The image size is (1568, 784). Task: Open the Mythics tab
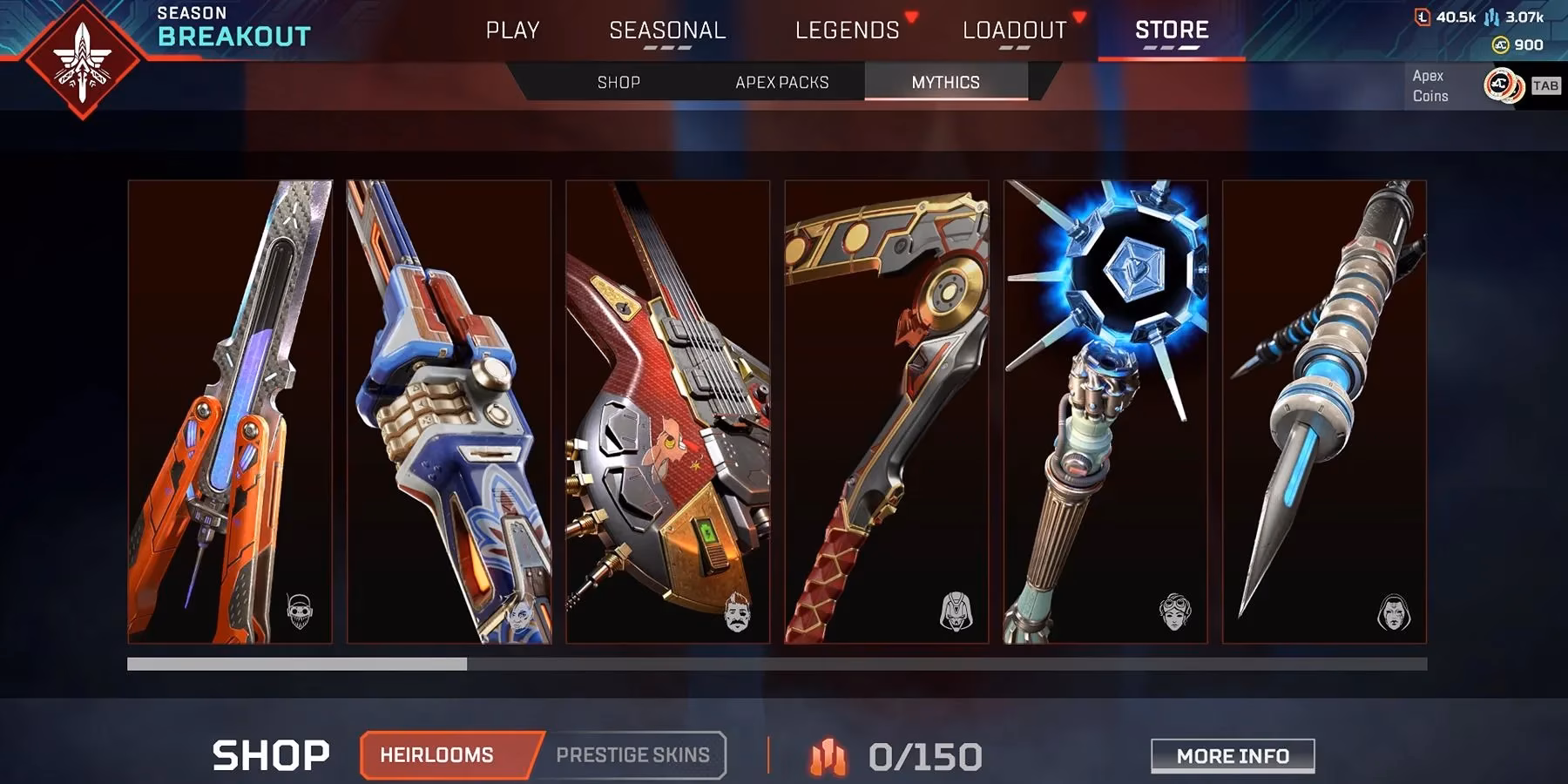coord(944,82)
